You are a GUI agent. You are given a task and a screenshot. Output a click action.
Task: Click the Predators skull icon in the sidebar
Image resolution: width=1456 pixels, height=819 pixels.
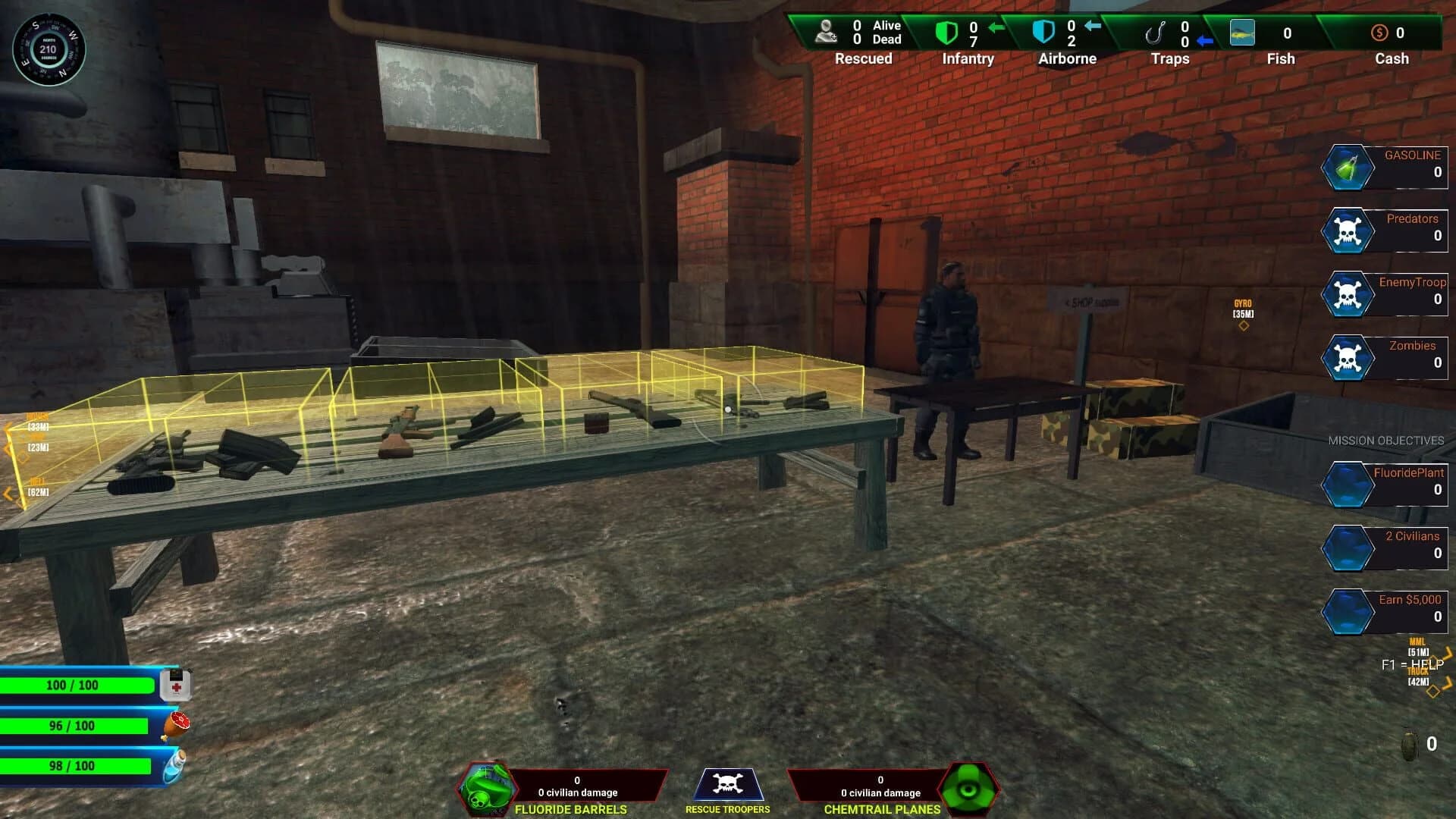click(1347, 231)
